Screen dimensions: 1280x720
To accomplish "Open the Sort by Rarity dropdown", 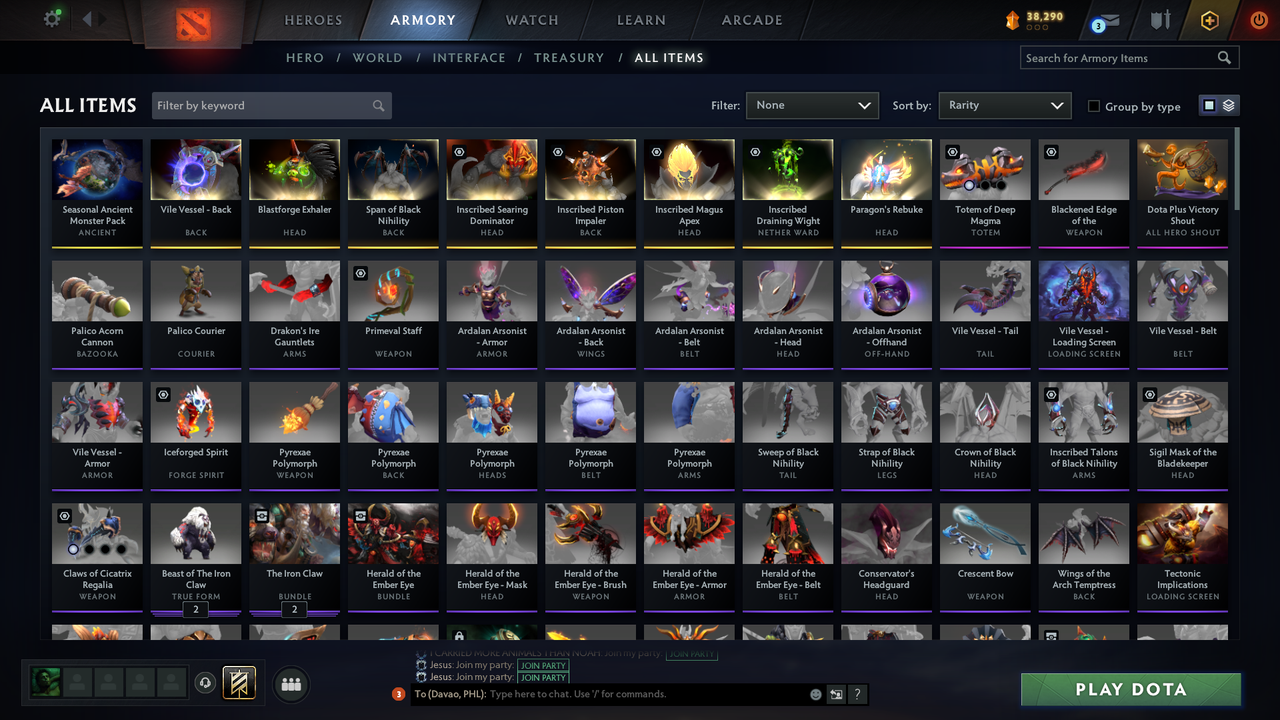I will 1004,105.
